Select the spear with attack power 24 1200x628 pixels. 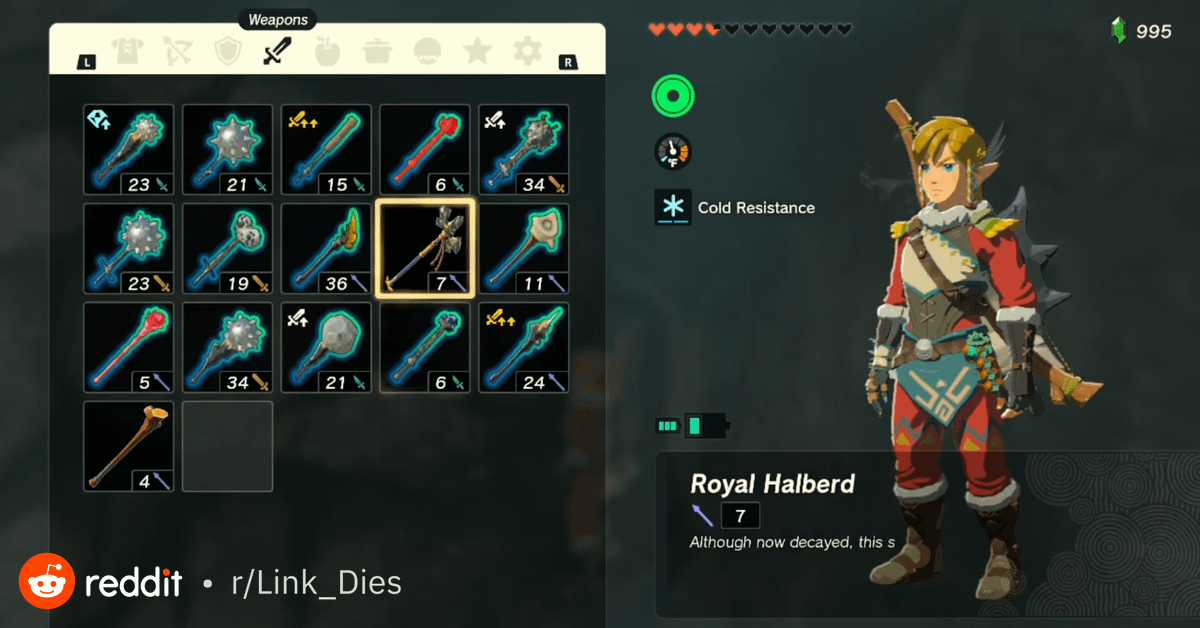pos(524,347)
